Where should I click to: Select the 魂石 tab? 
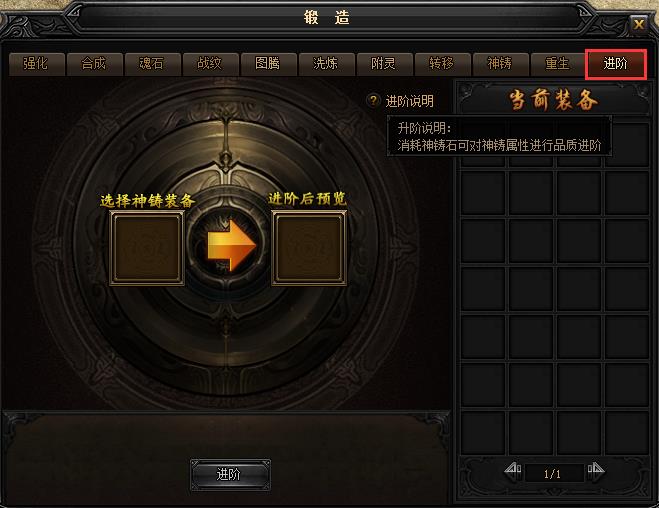(x=152, y=63)
